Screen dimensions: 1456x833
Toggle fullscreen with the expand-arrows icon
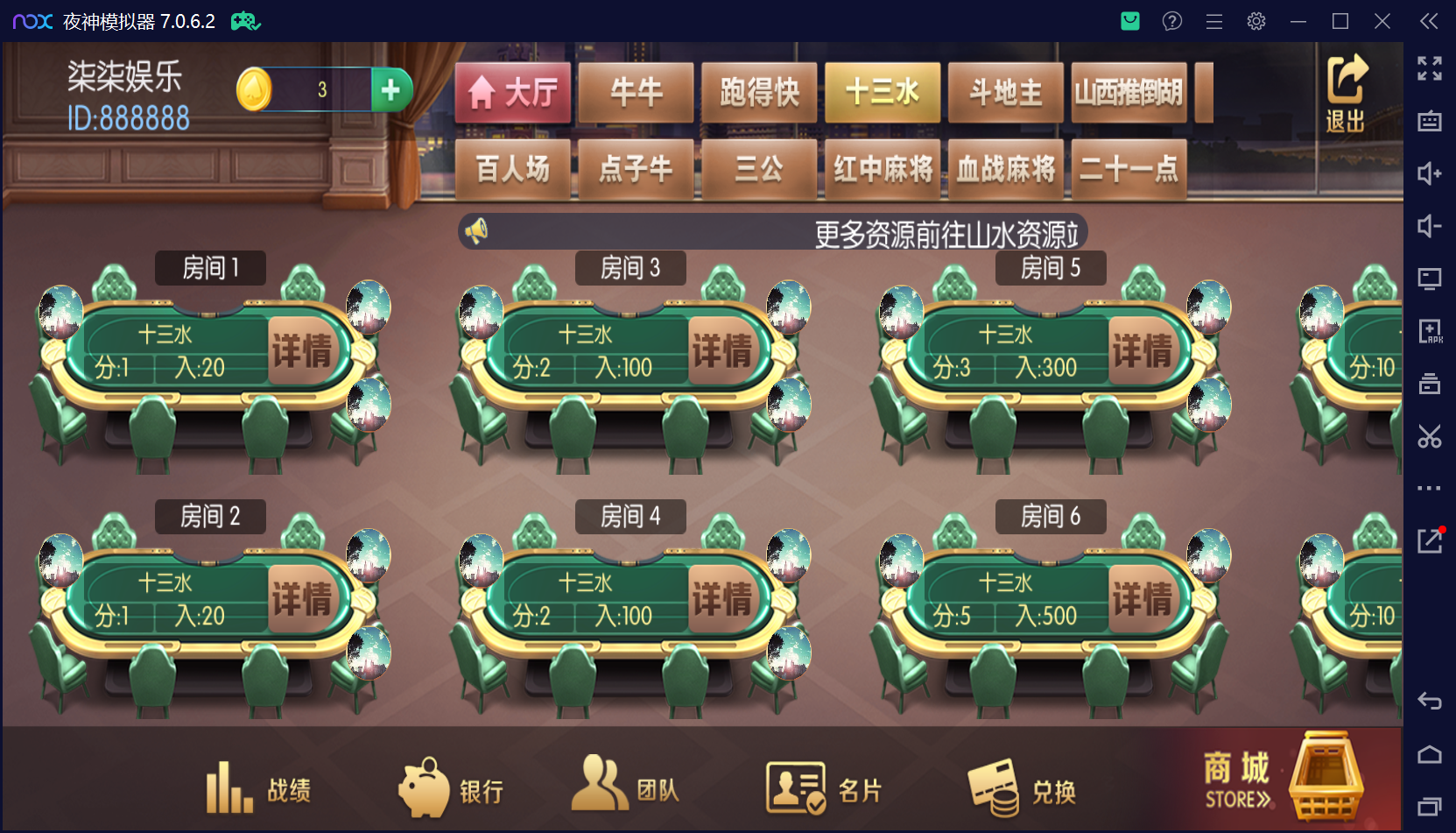click(x=1430, y=67)
